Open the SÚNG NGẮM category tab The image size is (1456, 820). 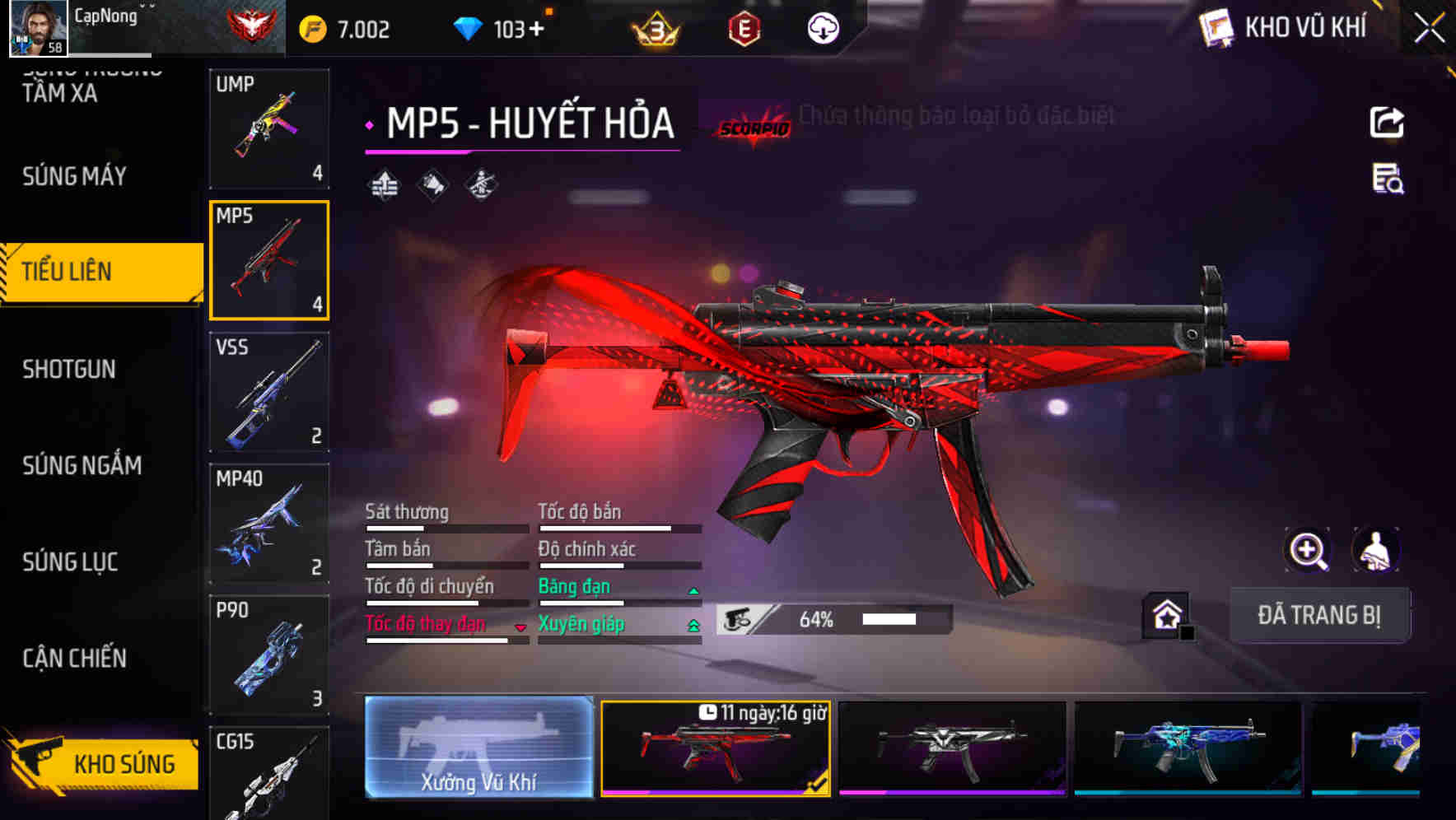(x=80, y=466)
